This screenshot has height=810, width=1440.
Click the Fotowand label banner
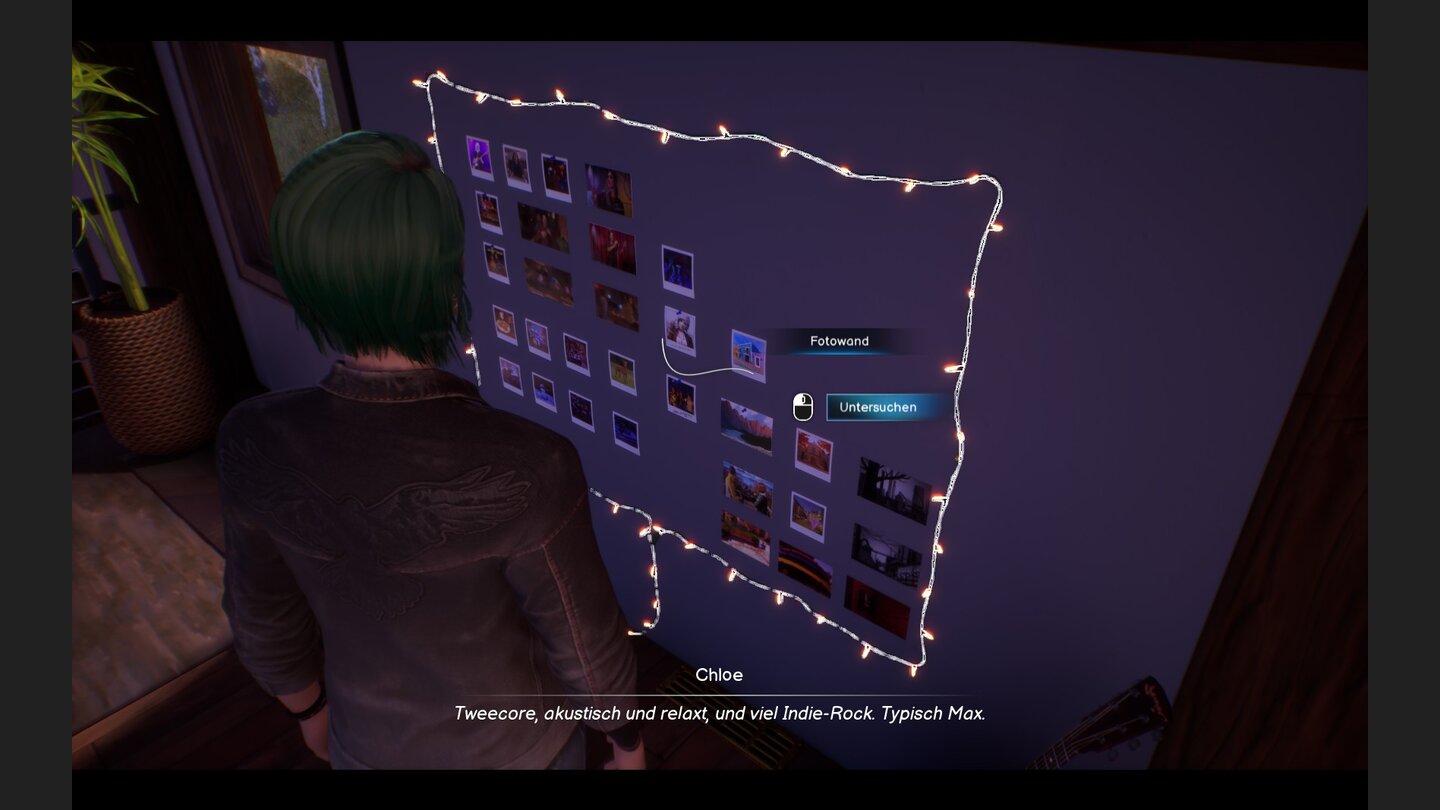[x=840, y=341]
